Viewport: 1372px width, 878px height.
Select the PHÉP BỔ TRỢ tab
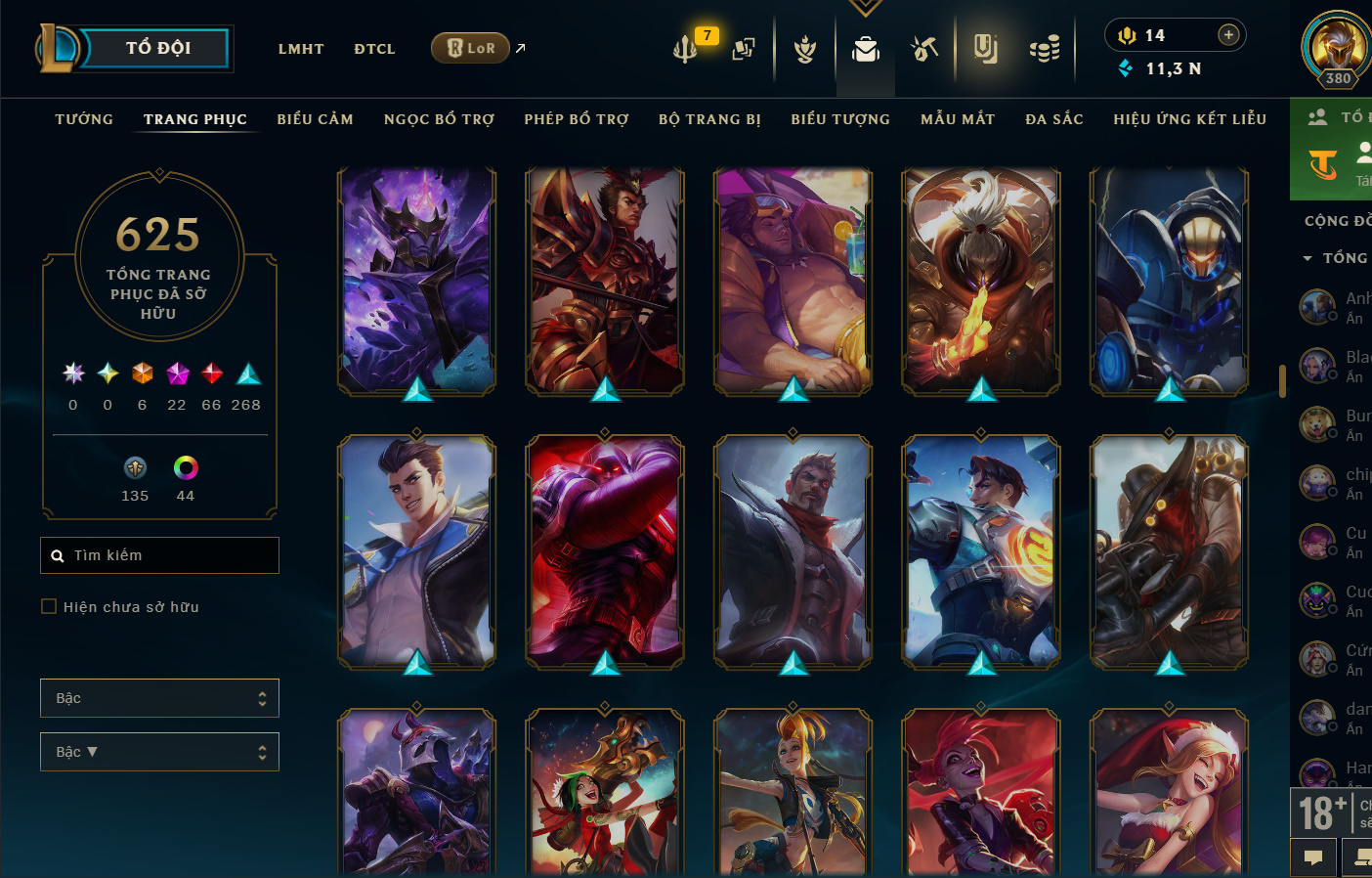[577, 119]
